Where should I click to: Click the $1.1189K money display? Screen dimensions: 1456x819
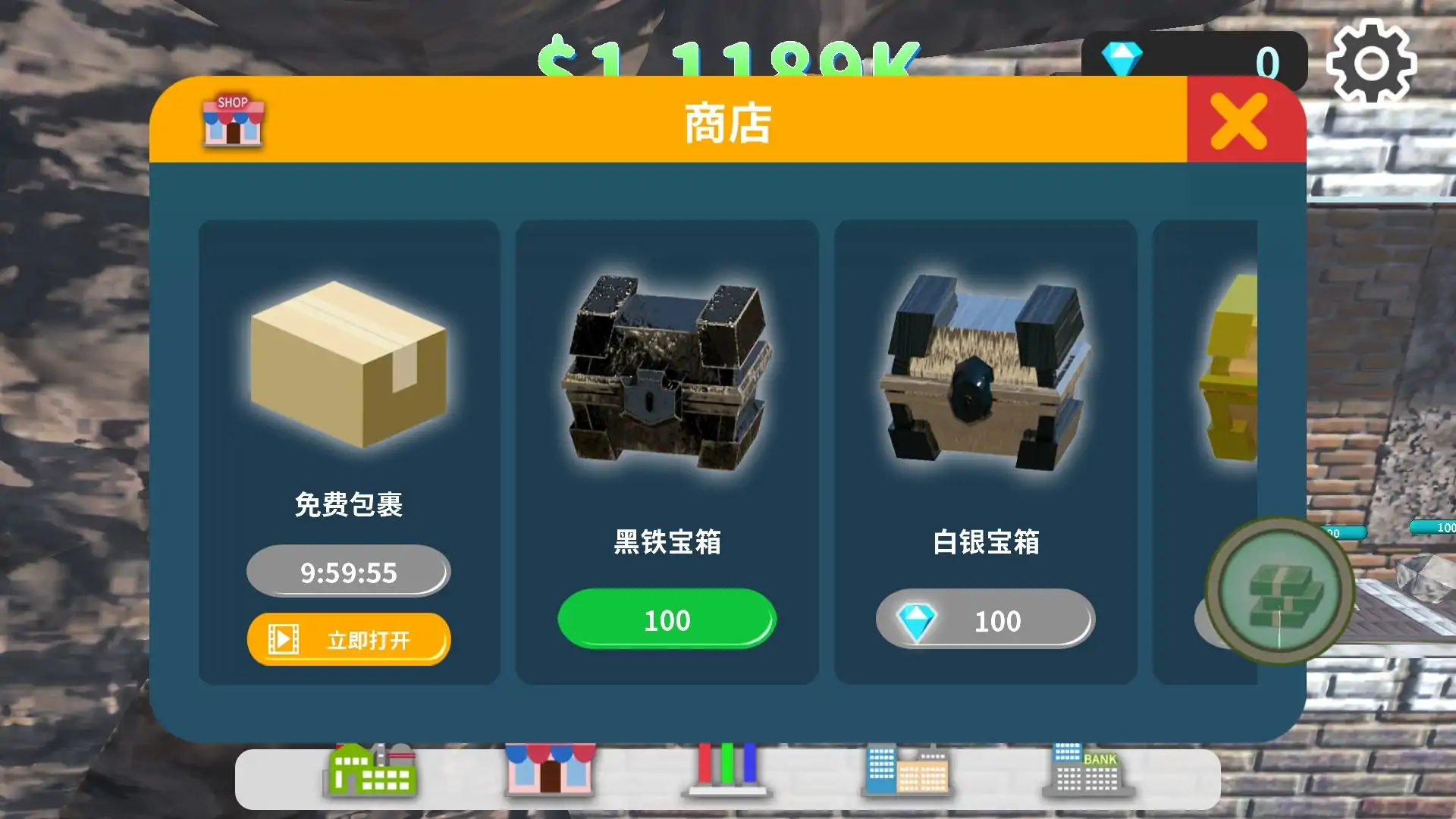pyautogui.click(x=728, y=57)
